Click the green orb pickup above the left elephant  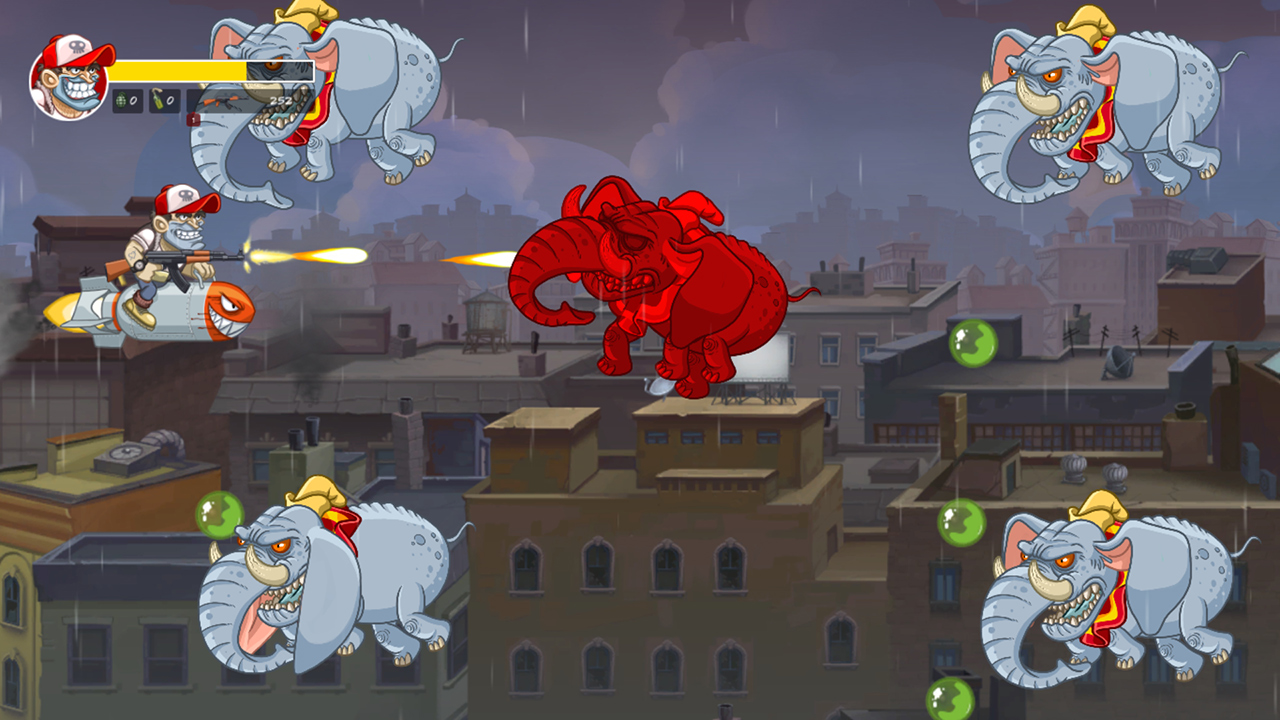point(219,516)
